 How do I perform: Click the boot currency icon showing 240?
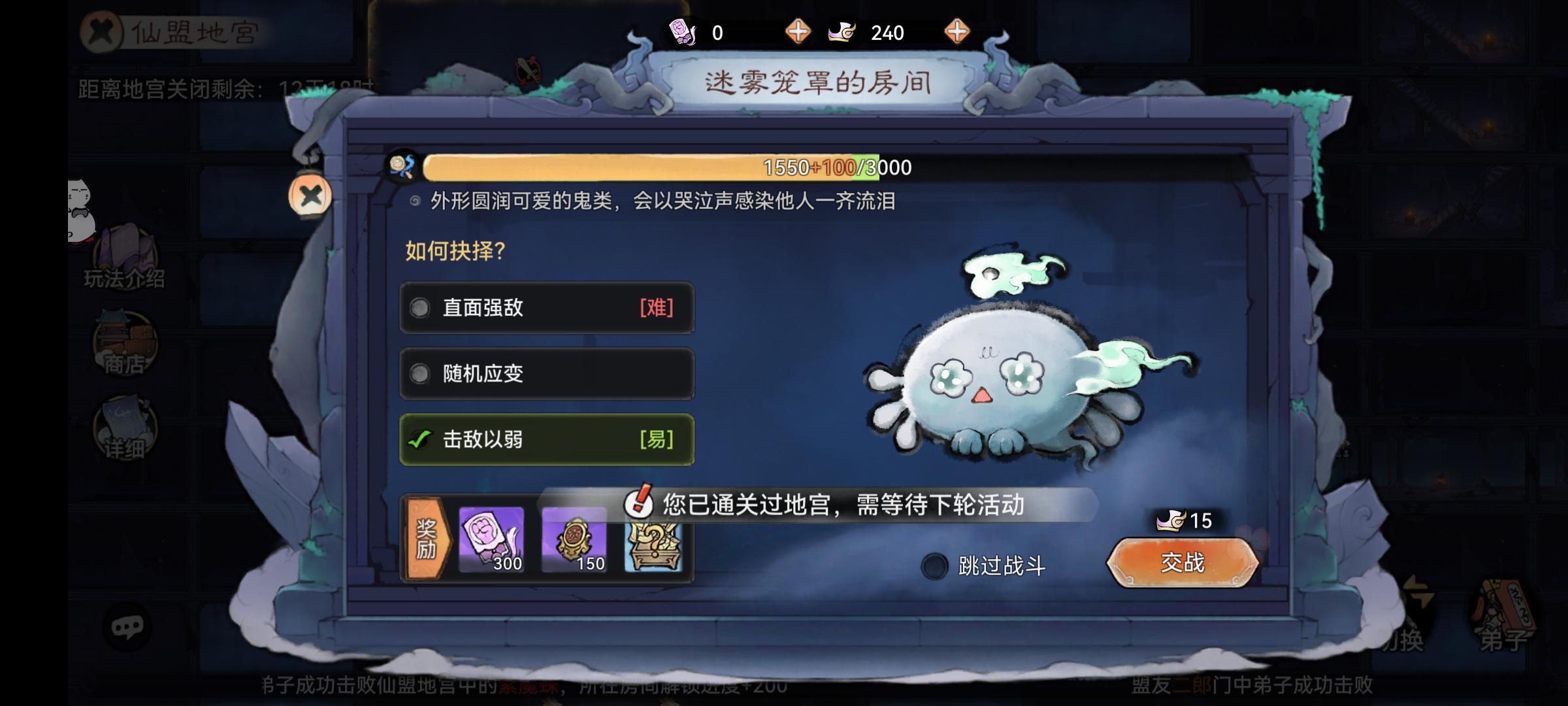[x=843, y=31]
